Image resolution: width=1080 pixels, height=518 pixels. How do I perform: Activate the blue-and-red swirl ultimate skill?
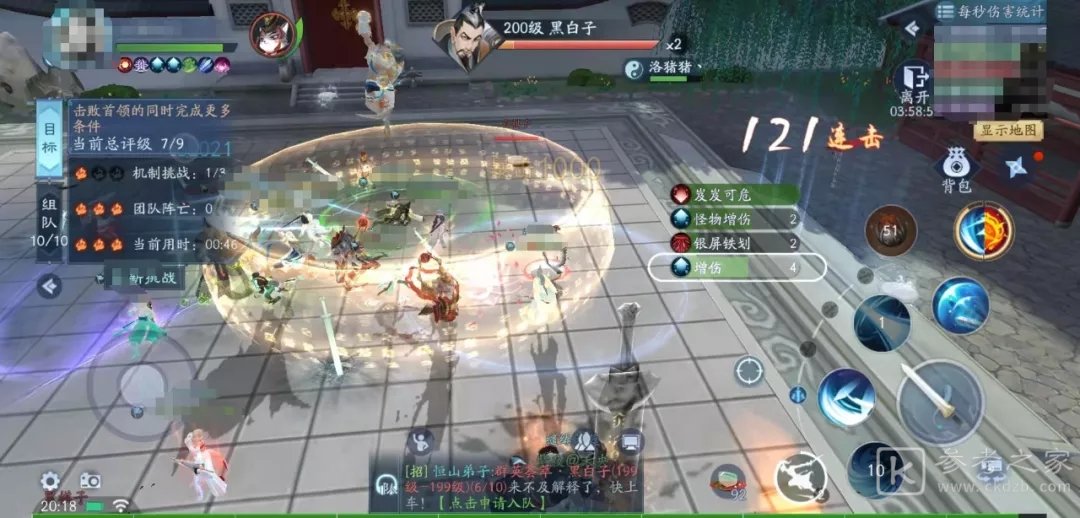[983, 231]
